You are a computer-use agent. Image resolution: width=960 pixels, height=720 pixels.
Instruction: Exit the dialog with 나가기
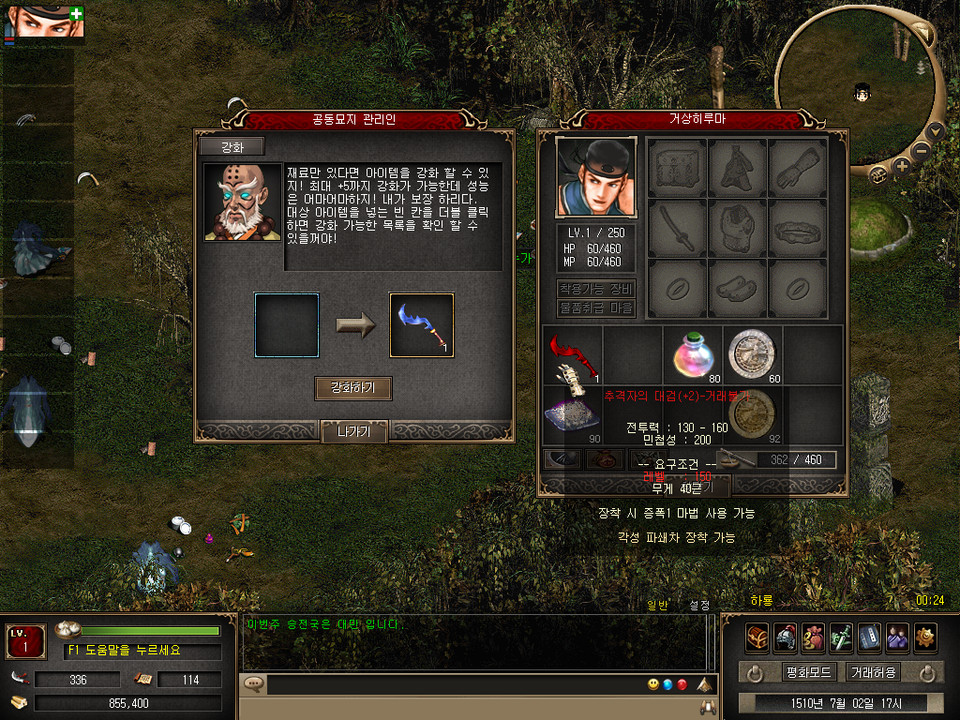353,432
